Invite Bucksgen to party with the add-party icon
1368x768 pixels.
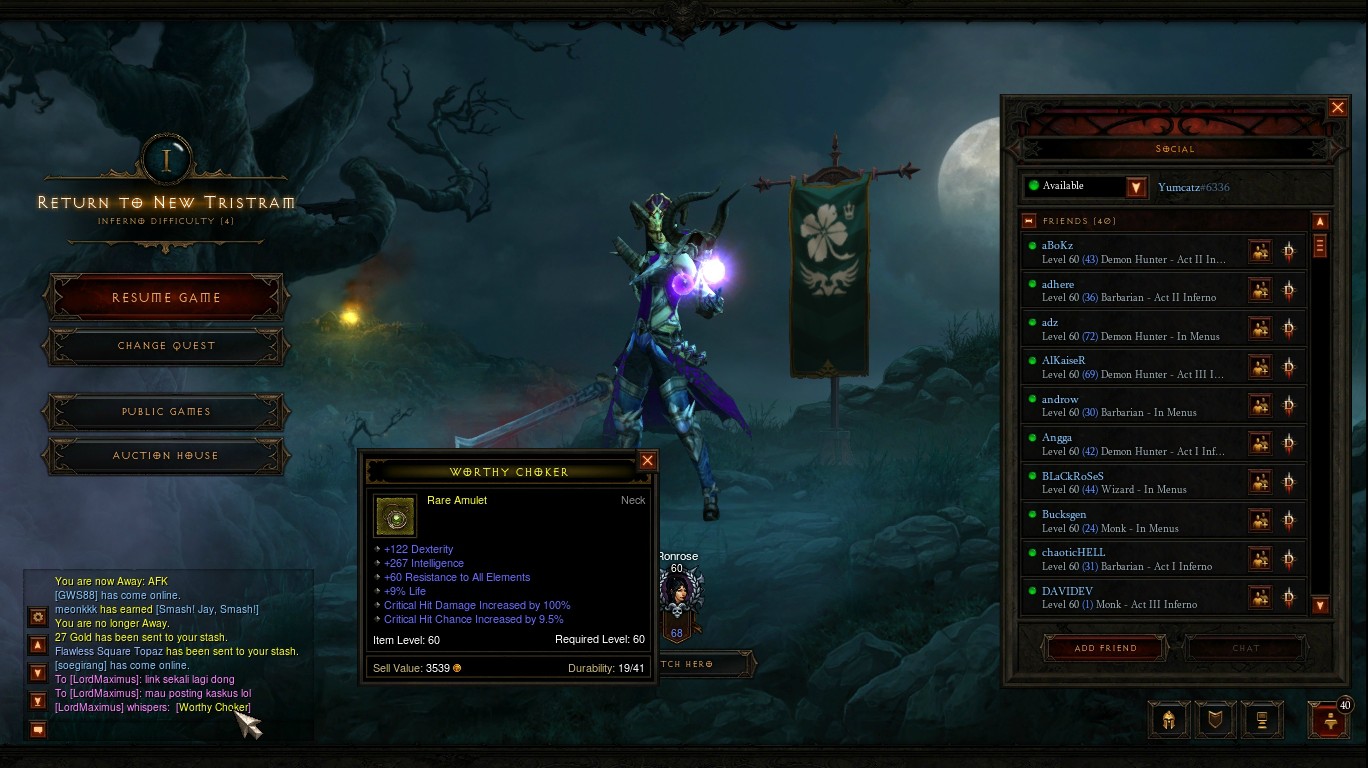(1260, 520)
